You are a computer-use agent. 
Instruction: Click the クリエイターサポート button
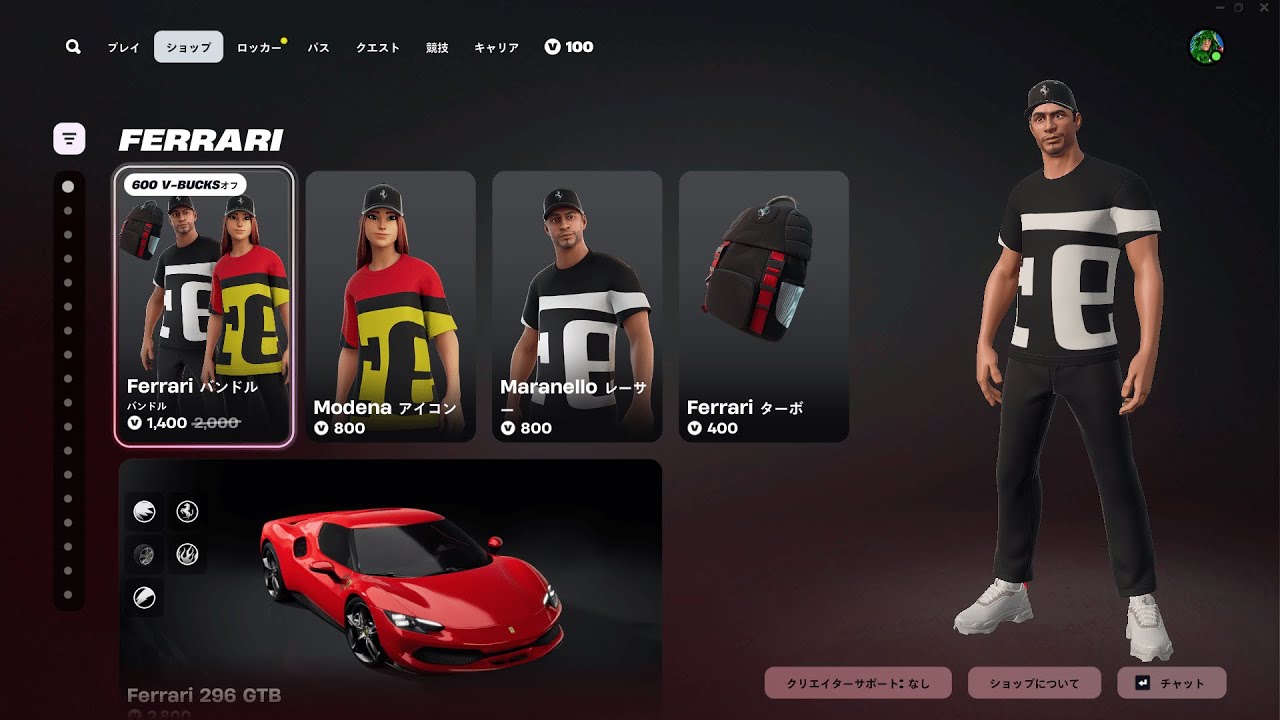(x=859, y=683)
